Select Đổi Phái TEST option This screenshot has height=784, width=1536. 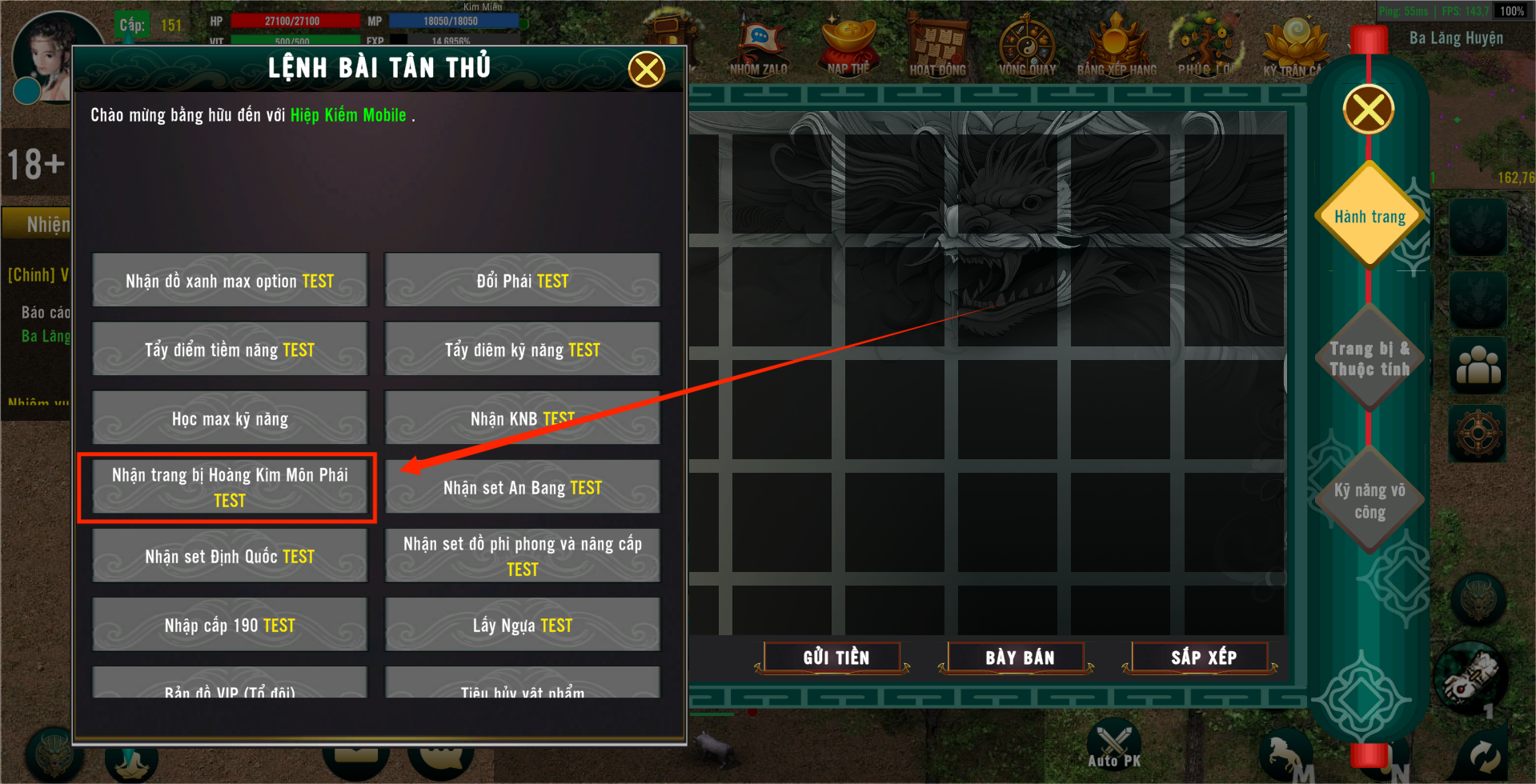coord(522,281)
